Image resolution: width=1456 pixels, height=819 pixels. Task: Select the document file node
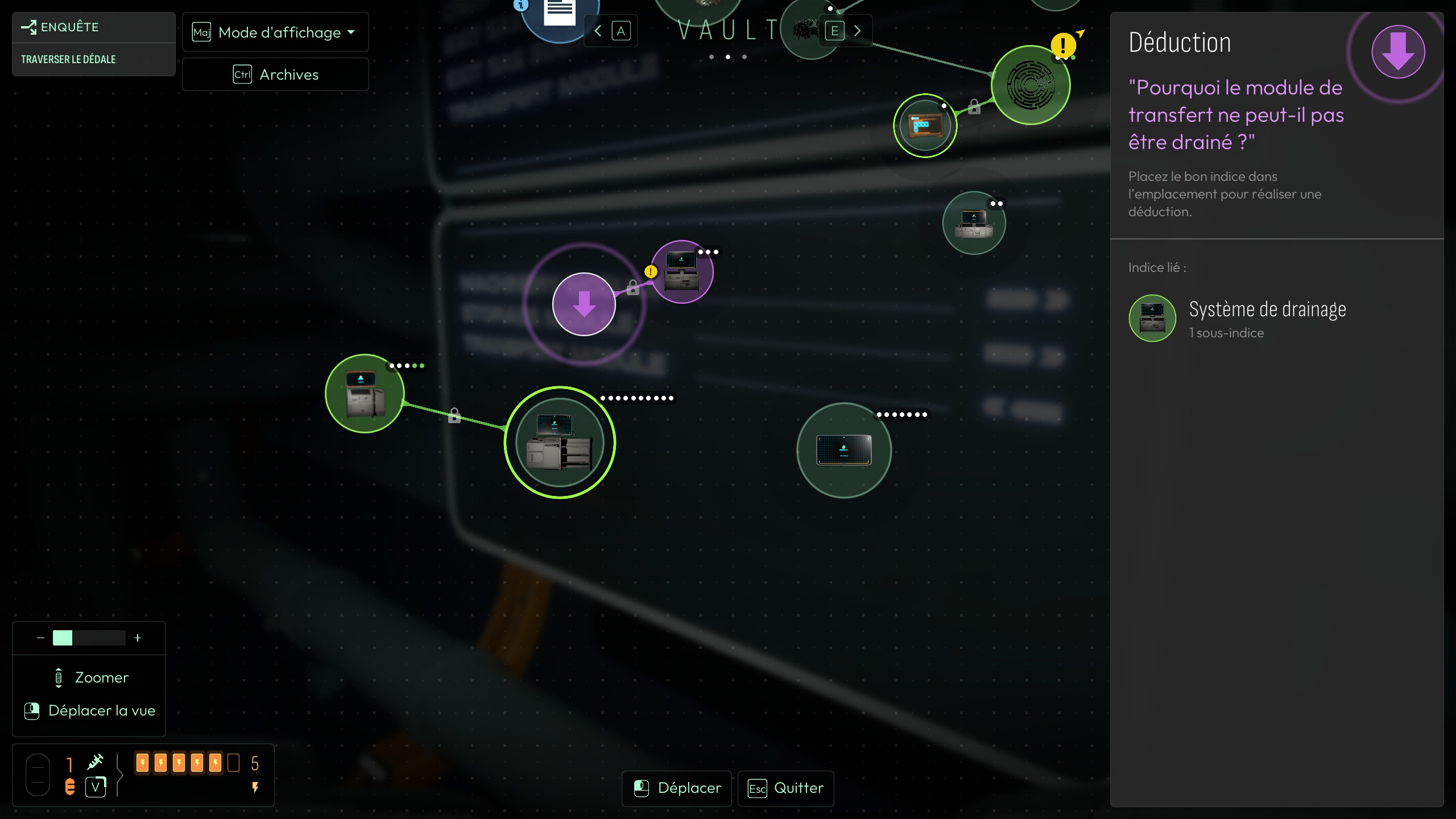pos(560,13)
